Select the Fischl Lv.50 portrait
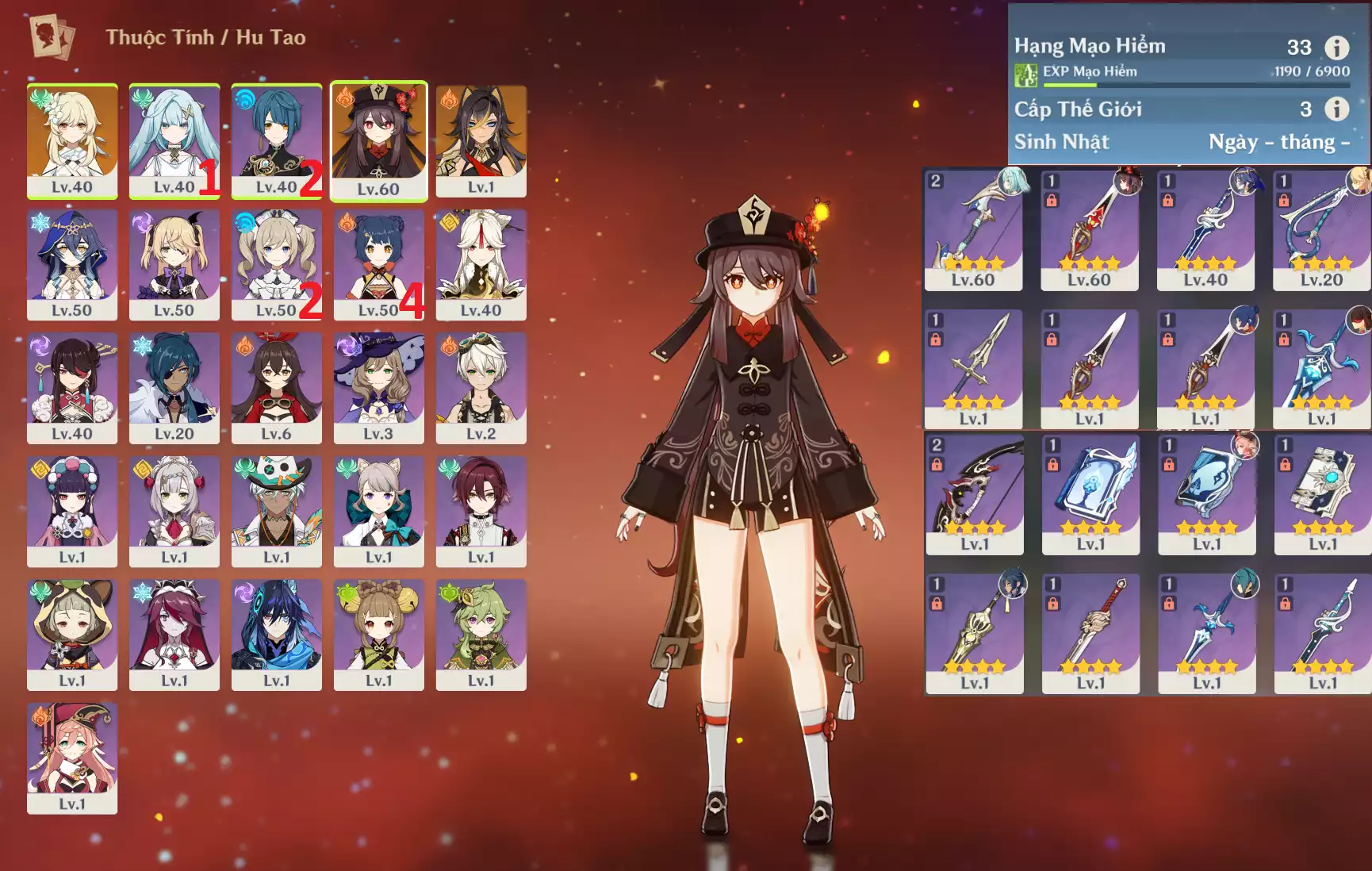The image size is (1372, 871). tap(174, 264)
